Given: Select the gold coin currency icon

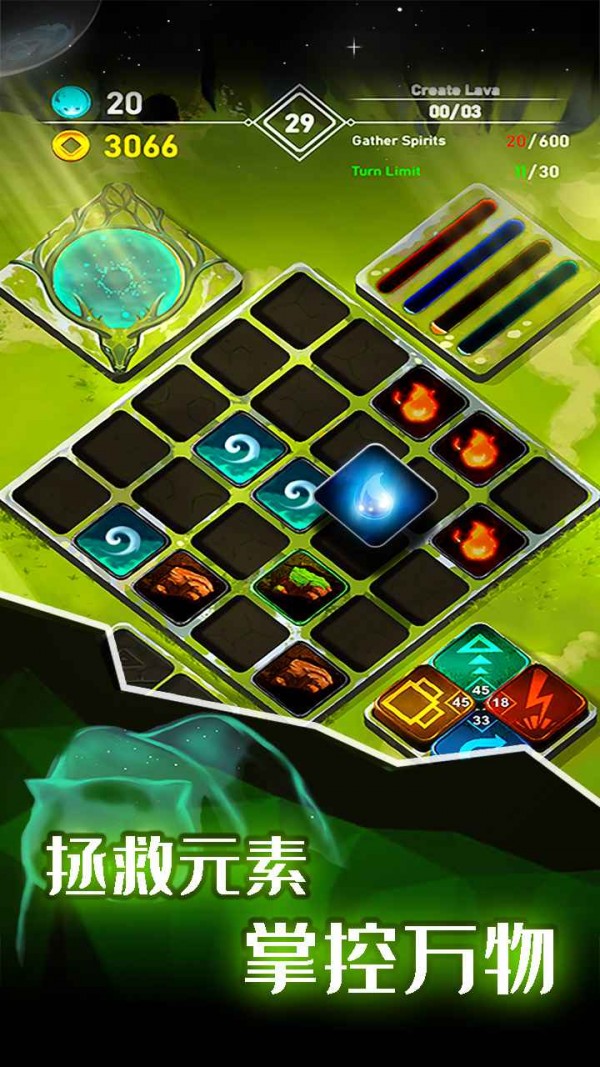Looking at the screenshot, I should [70, 147].
